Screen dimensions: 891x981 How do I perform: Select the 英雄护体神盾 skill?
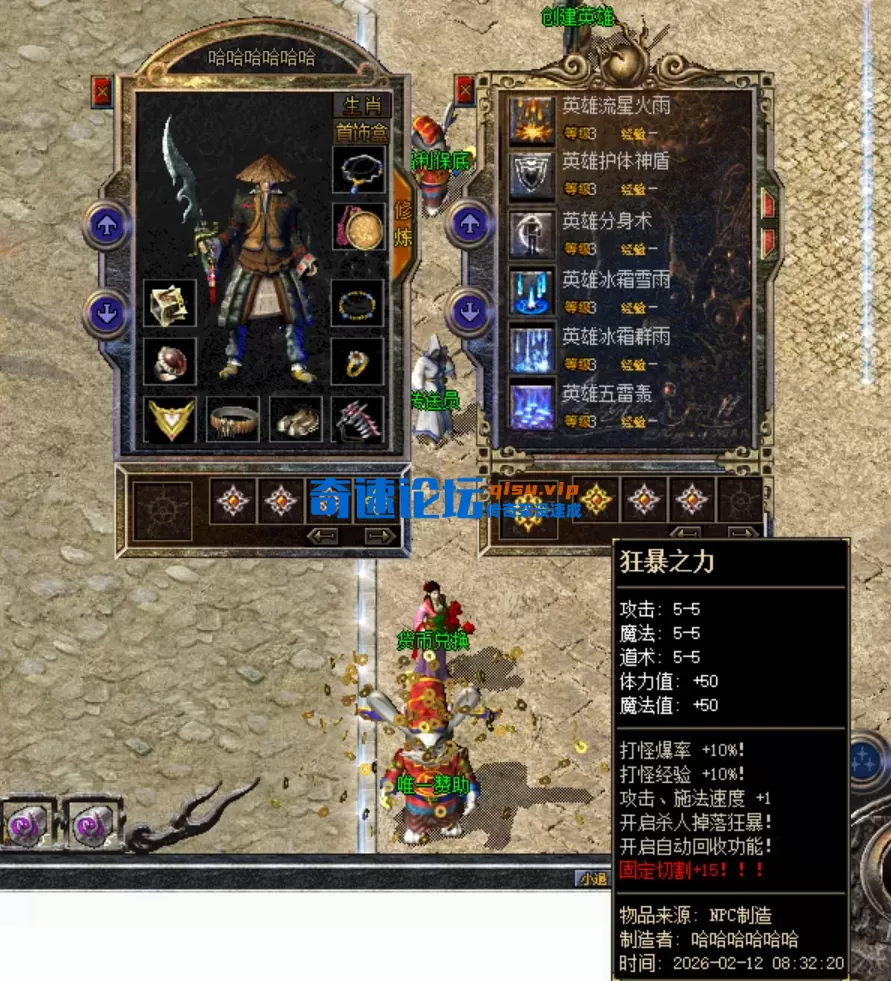pos(531,176)
